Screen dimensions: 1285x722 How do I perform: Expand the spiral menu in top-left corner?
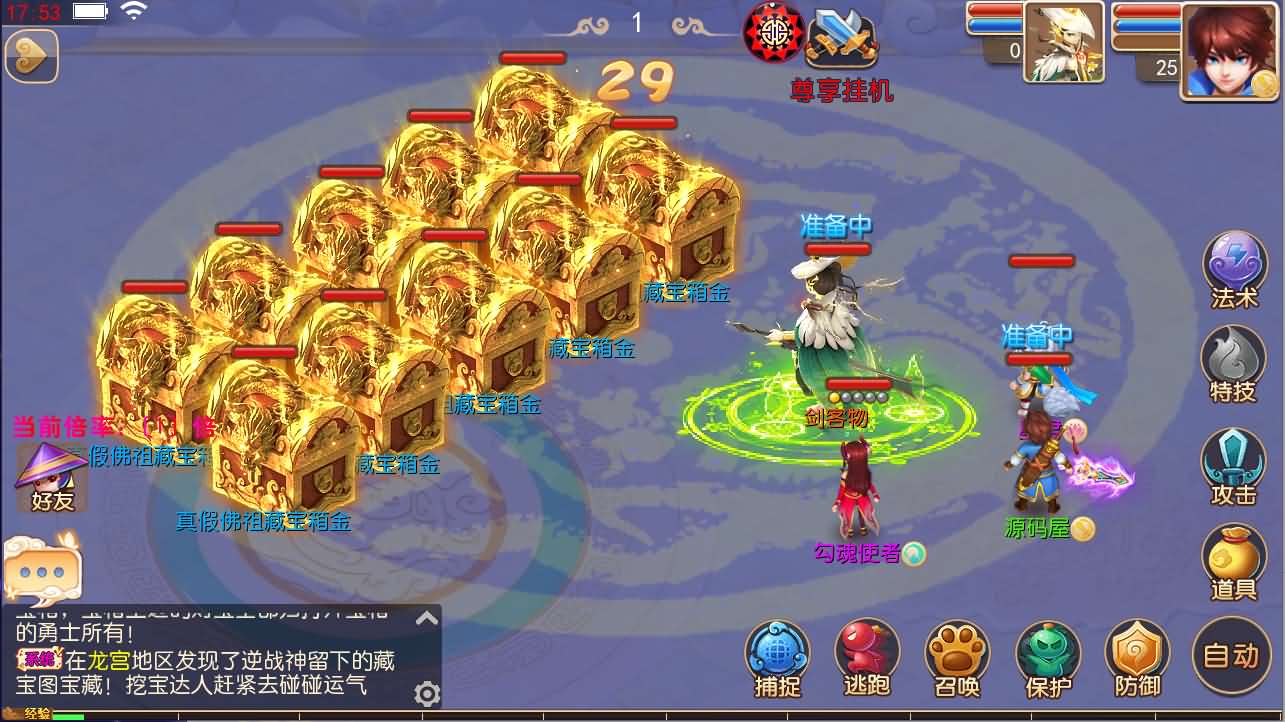[x=30, y=57]
